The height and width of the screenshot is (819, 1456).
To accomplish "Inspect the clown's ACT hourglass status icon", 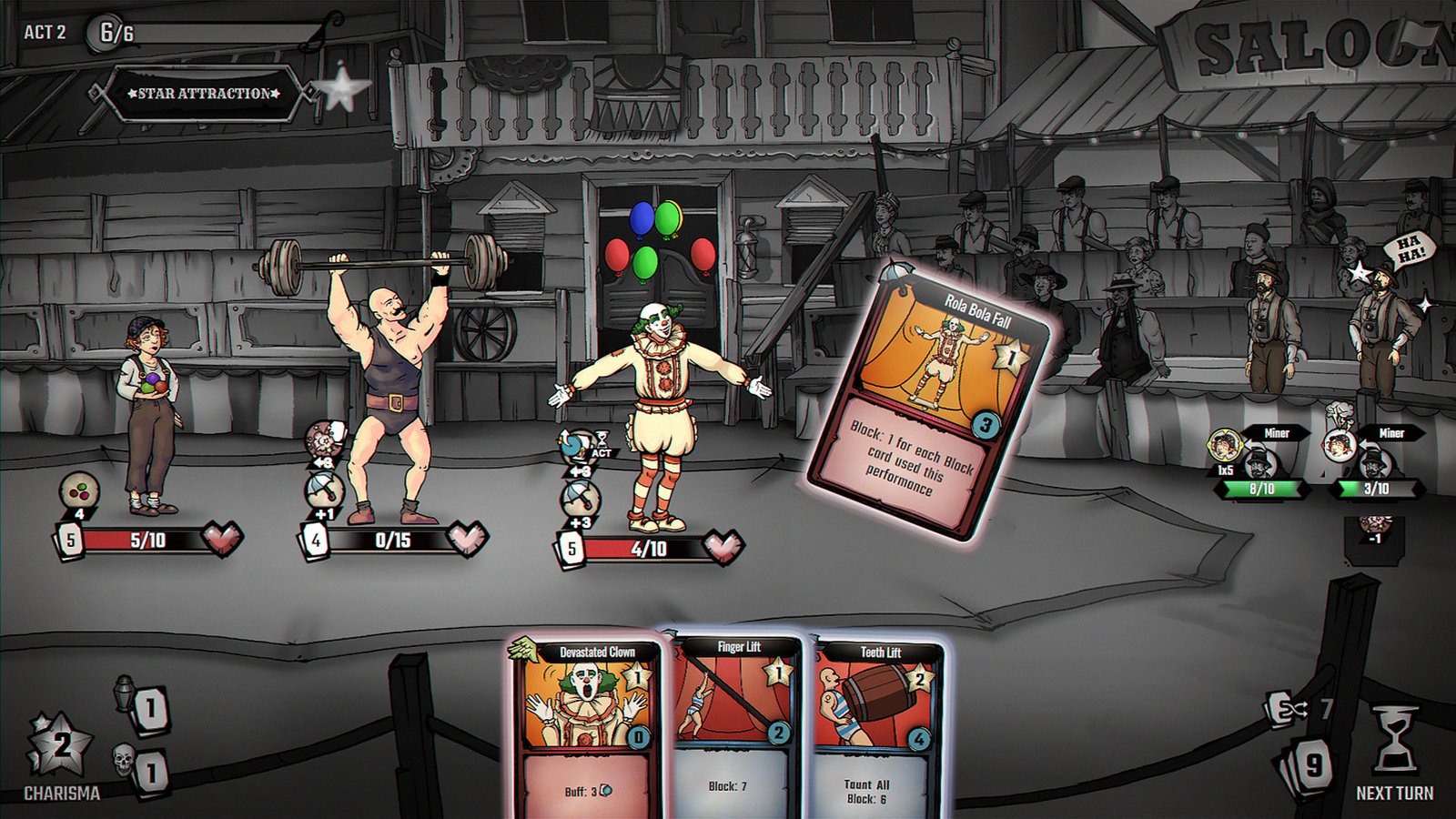I will [601, 444].
